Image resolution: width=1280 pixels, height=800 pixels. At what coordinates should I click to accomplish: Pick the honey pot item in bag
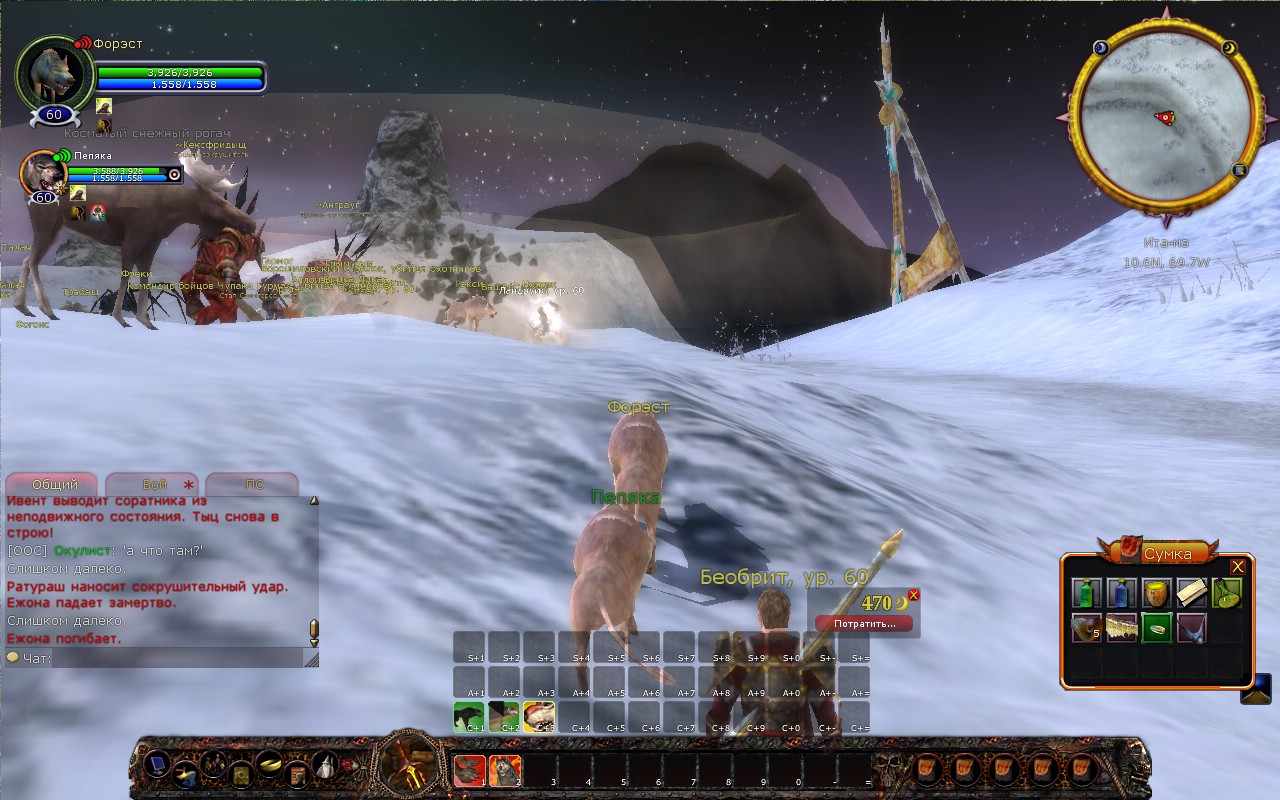pyautogui.click(x=1156, y=593)
